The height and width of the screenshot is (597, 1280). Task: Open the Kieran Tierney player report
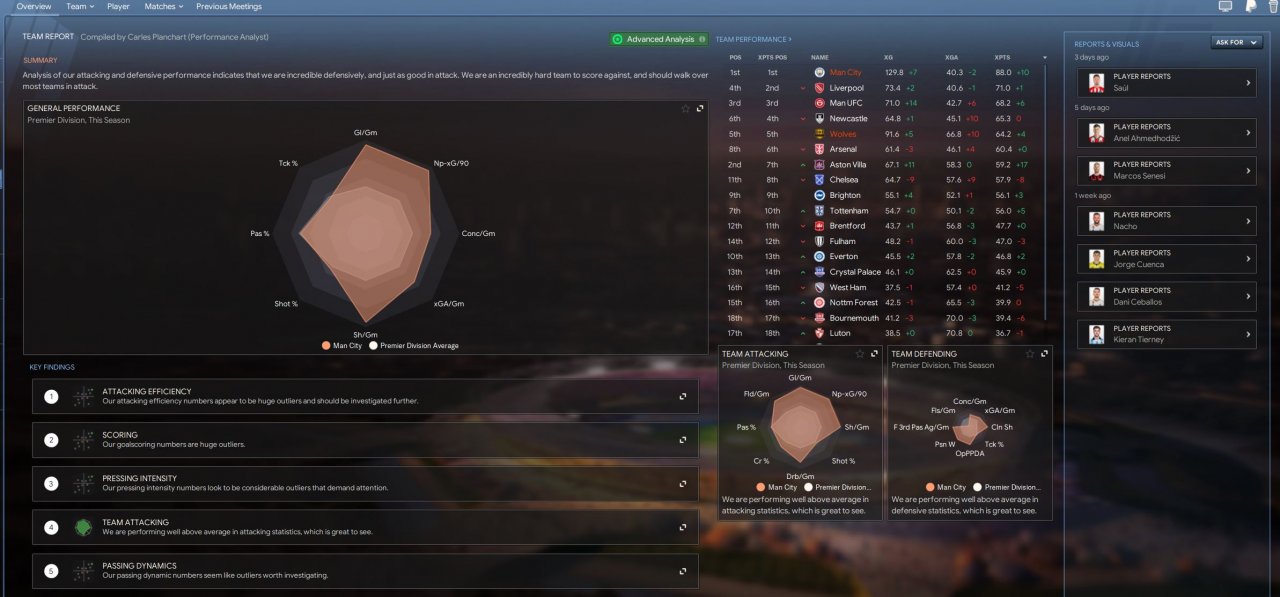1165,334
